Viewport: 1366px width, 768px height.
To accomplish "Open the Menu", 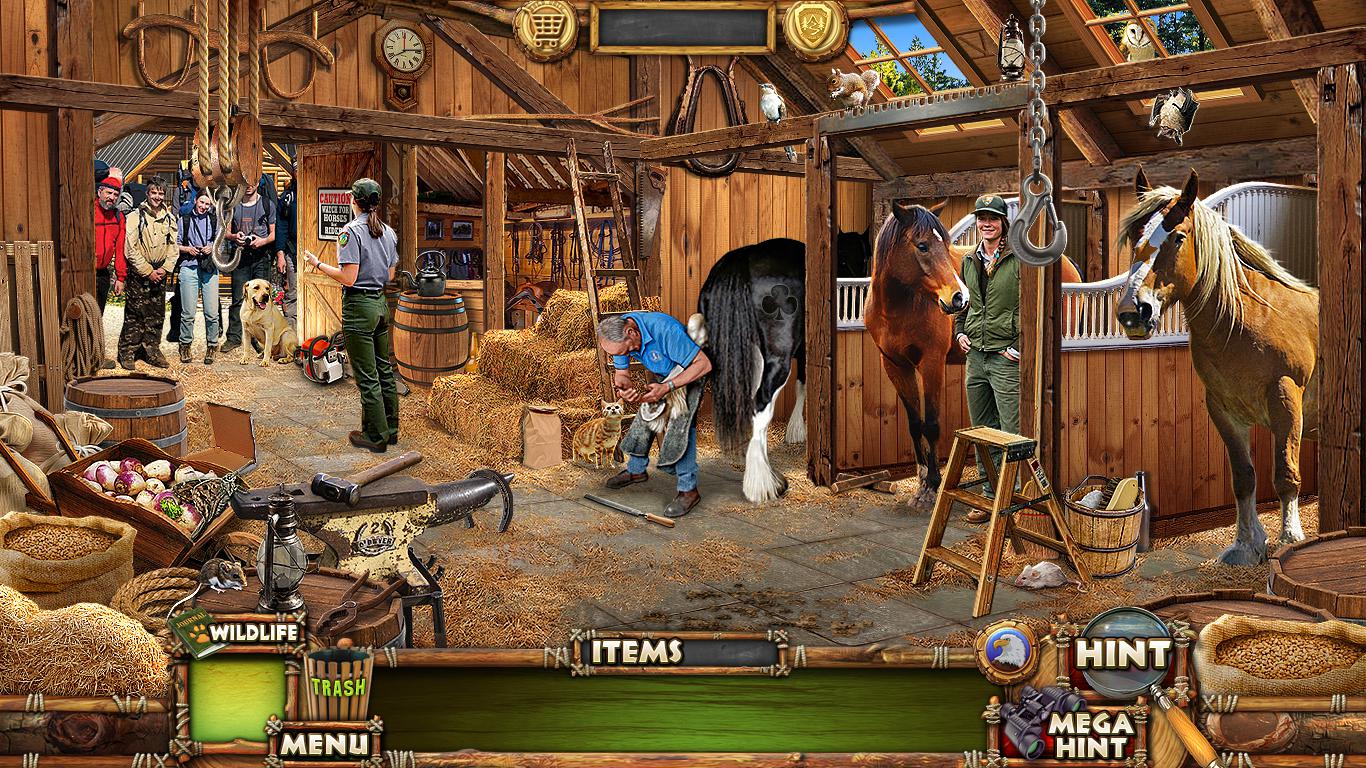I will (323, 742).
